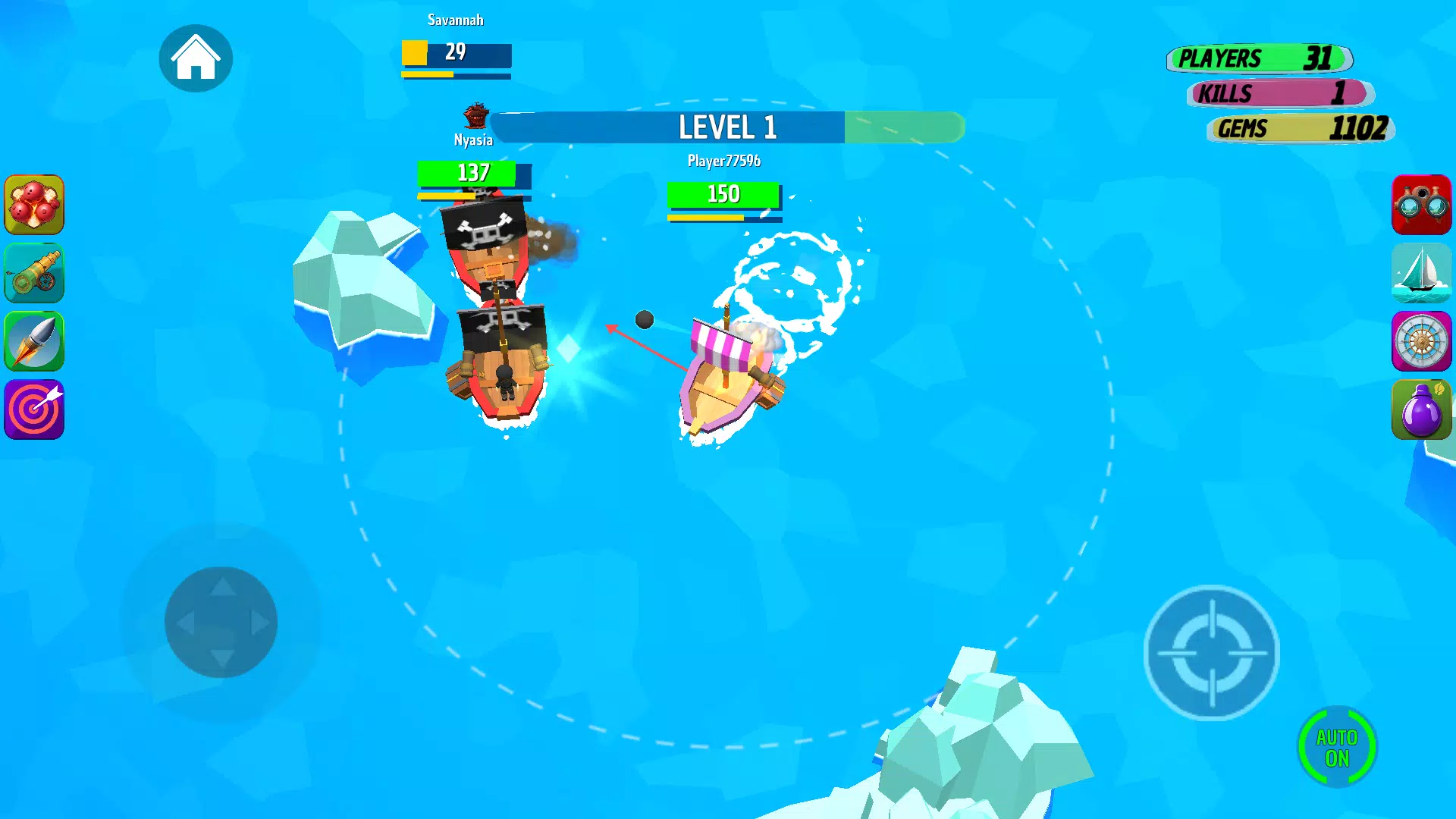Select the triple cannonball attack icon
Viewport: 1456px width, 819px height.
pyautogui.click(x=34, y=205)
